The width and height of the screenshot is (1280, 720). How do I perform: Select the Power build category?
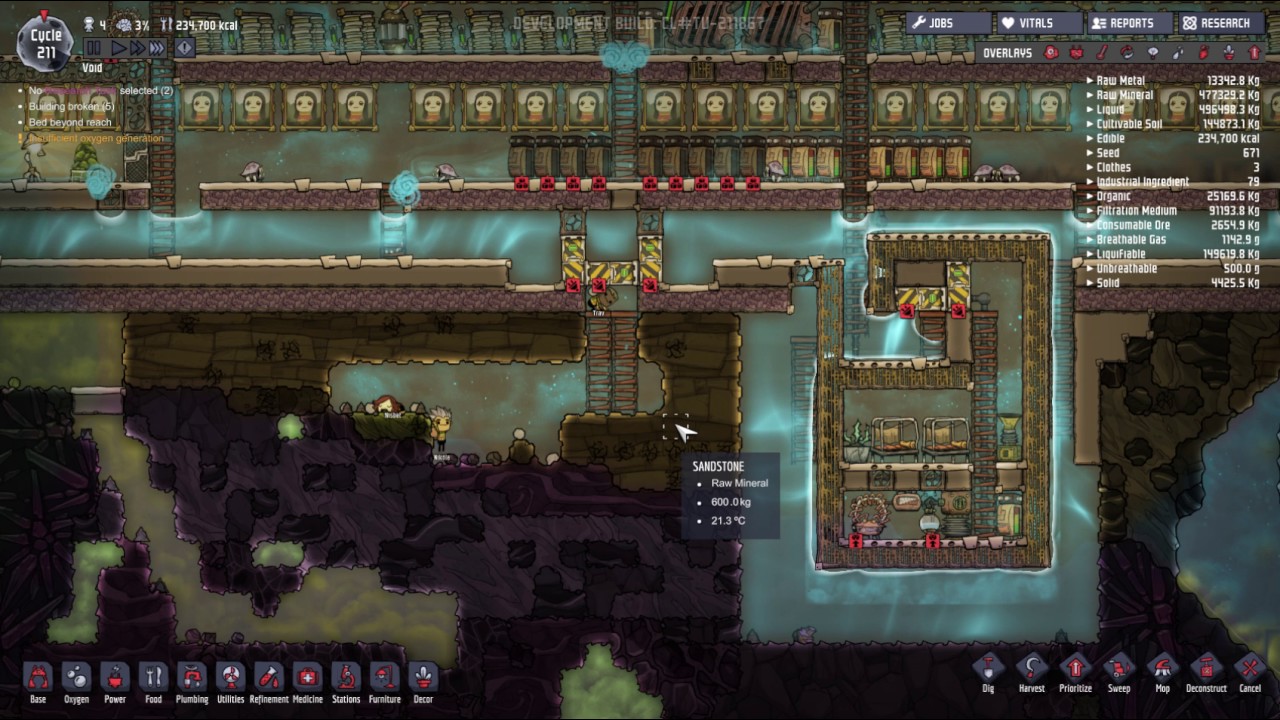pos(115,680)
